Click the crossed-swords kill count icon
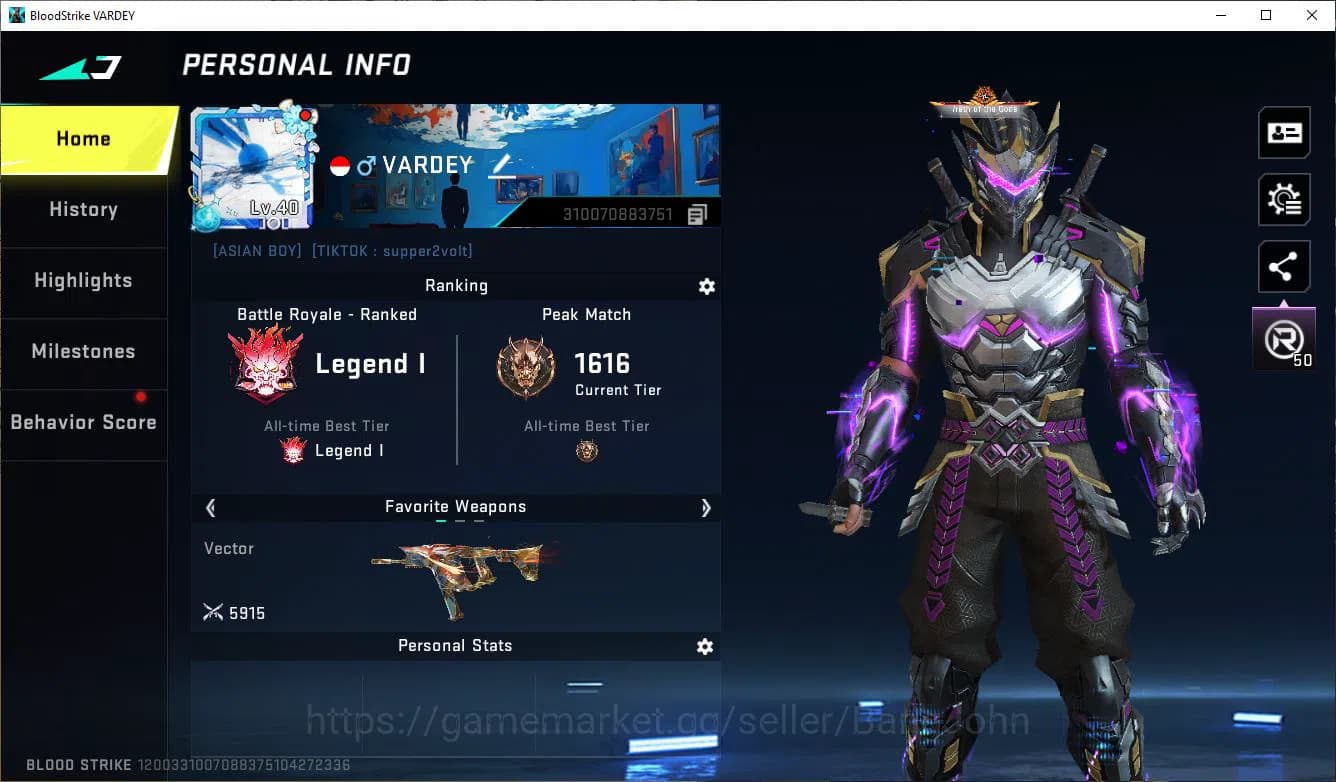The width and height of the screenshot is (1336, 782). 213,612
